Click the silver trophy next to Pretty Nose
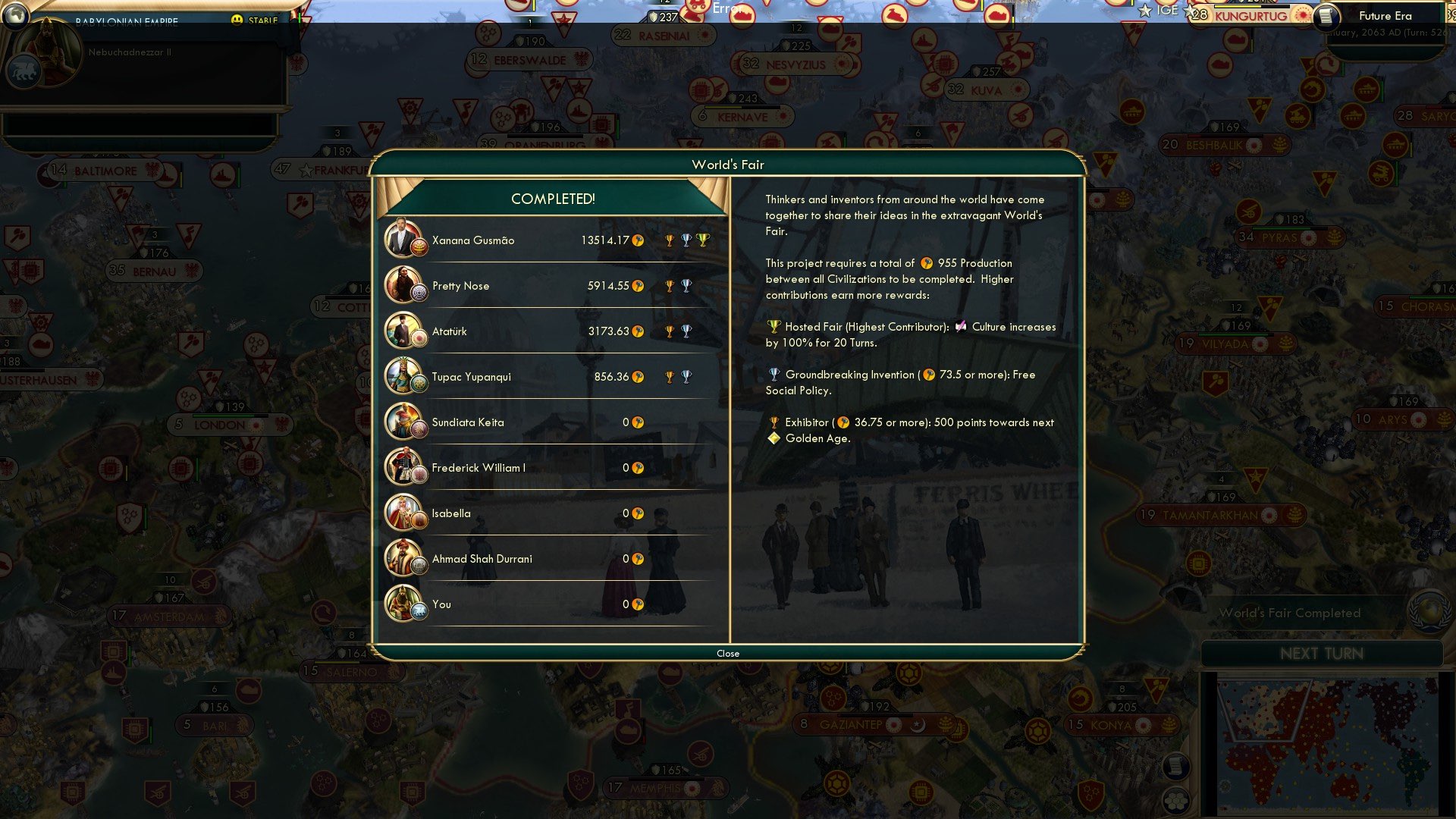The height and width of the screenshot is (819, 1456). [686, 284]
